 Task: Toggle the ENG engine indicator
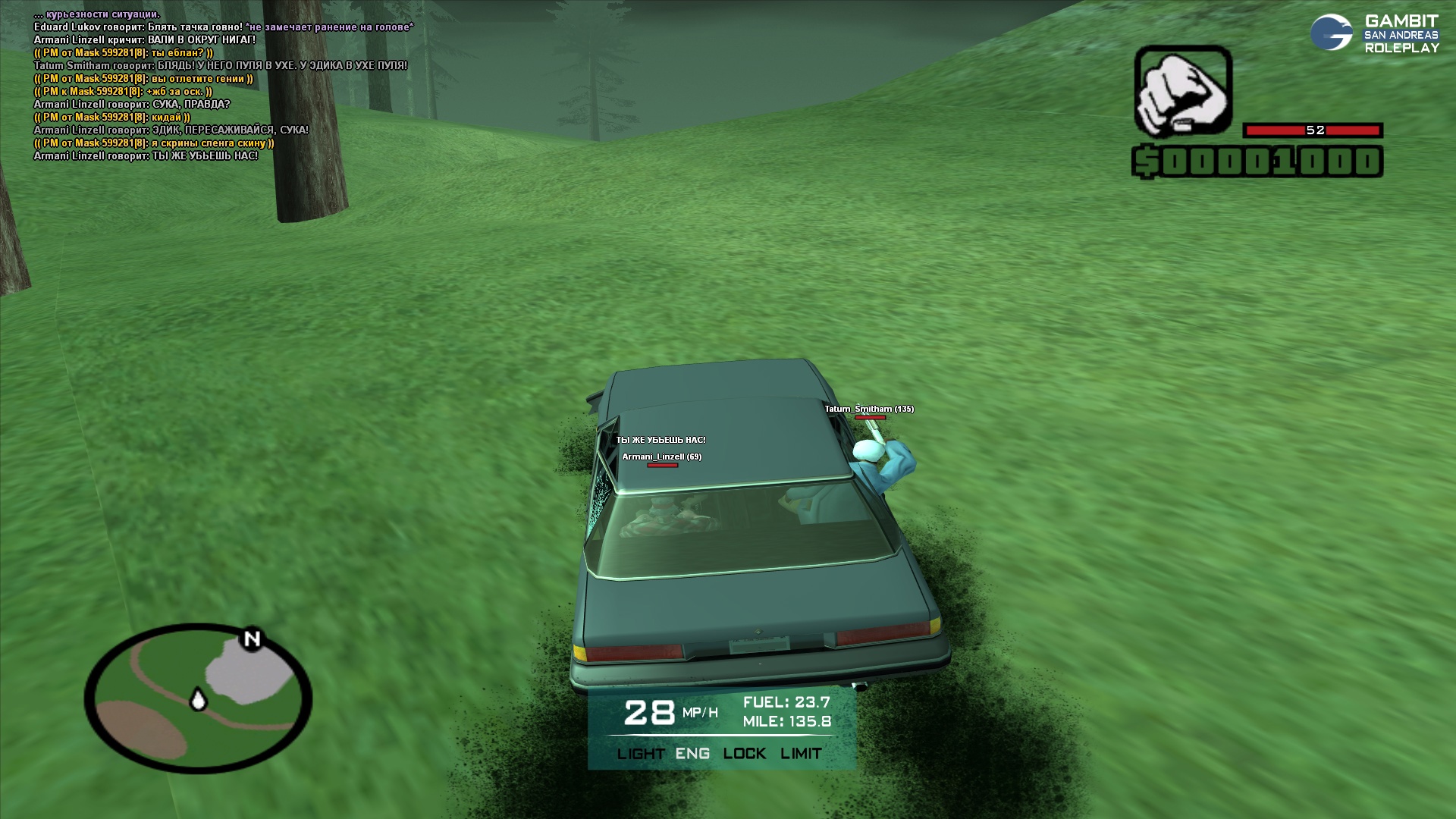tap(692, 754)
